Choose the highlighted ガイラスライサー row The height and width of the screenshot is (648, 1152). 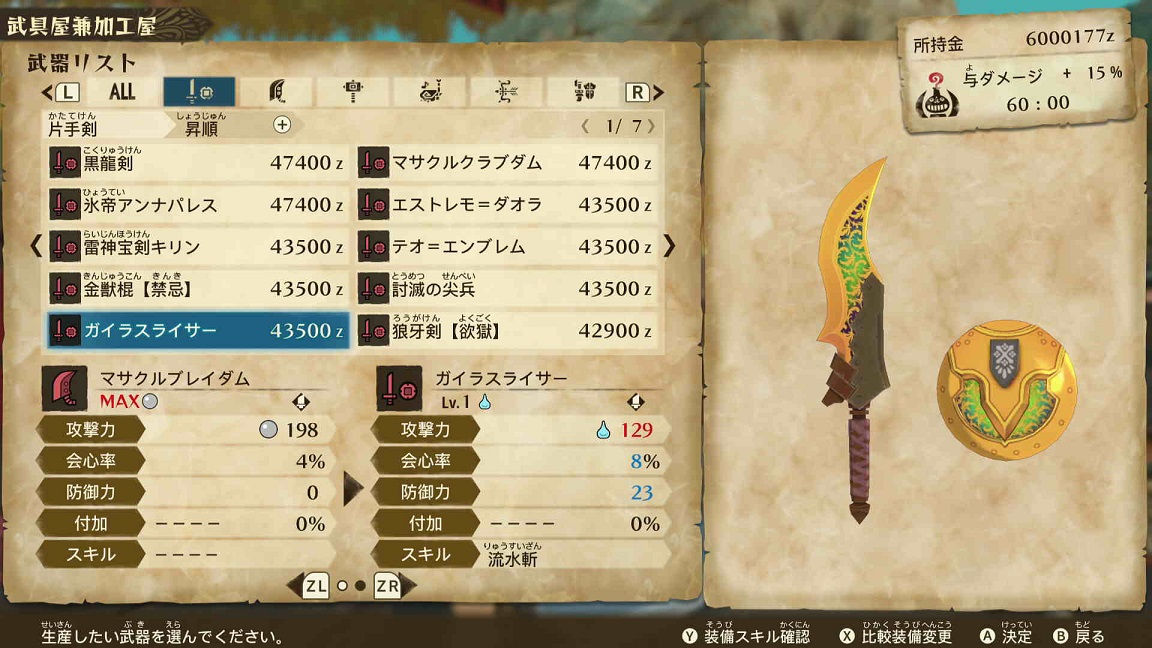point(198,331)
